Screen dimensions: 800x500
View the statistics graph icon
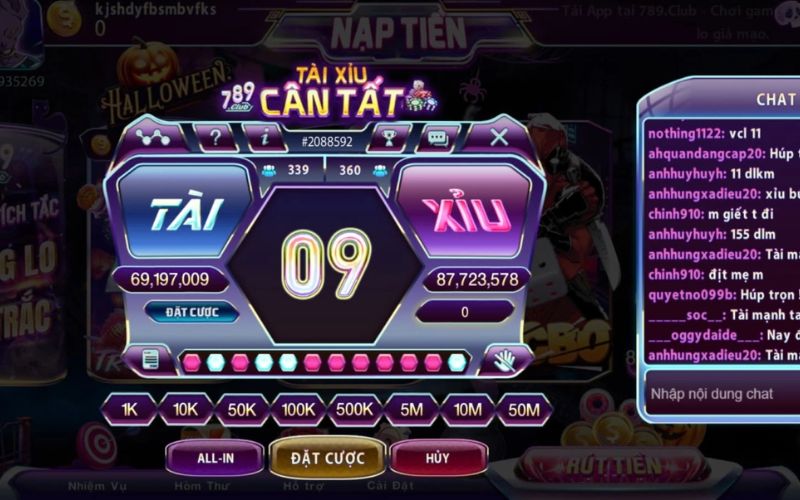coord(153,137)
